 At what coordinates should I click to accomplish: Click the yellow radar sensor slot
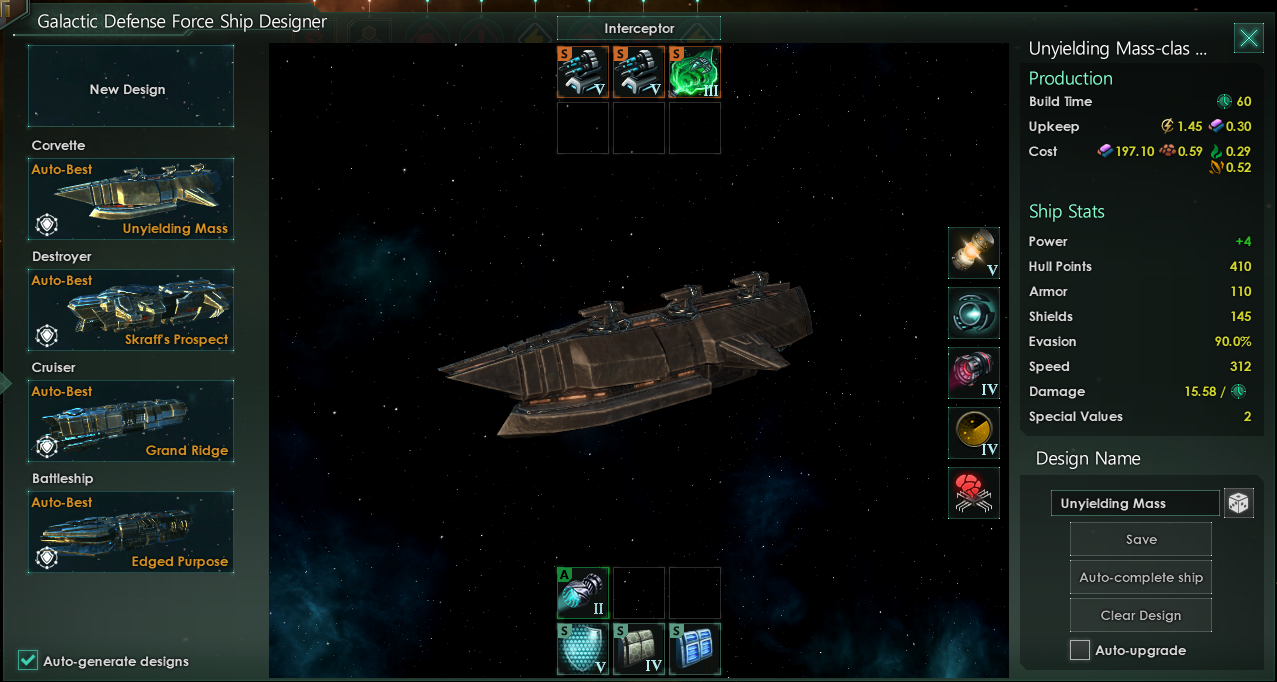click(974, 433)
